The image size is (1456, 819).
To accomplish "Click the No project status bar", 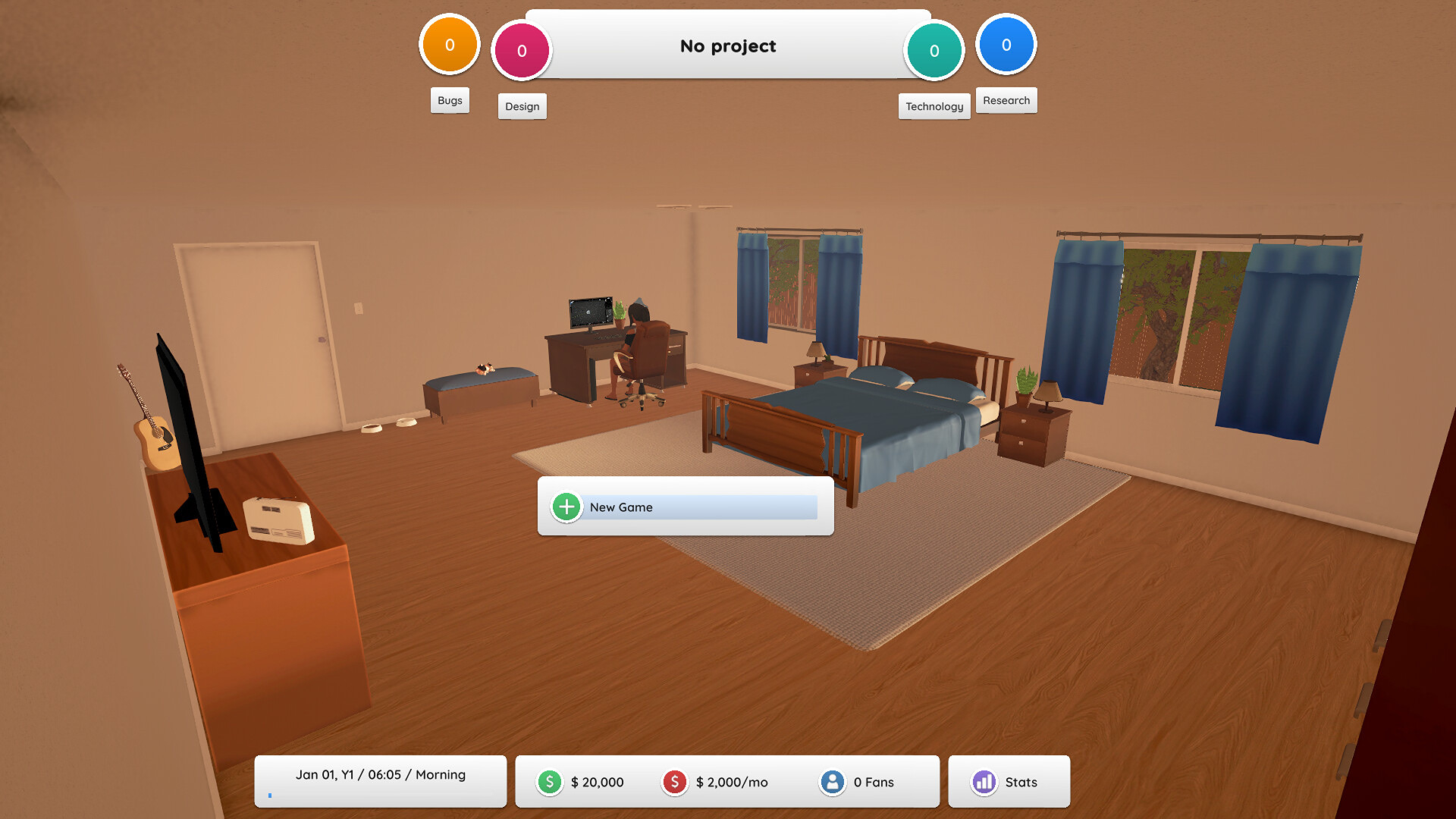I will pyautogui.click(x=728, y=46).
